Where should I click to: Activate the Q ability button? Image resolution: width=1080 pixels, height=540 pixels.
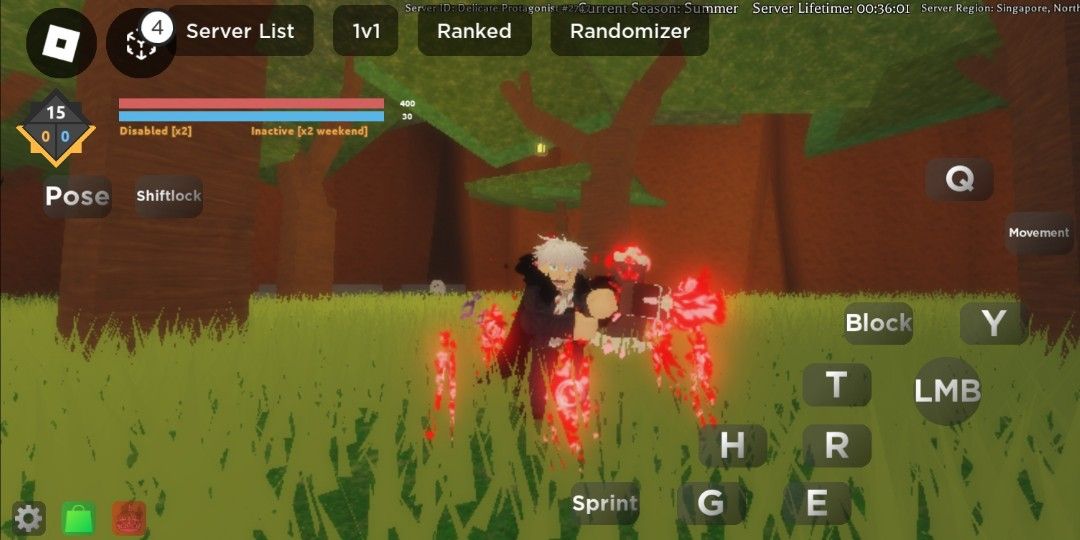(x=959, y=180)
